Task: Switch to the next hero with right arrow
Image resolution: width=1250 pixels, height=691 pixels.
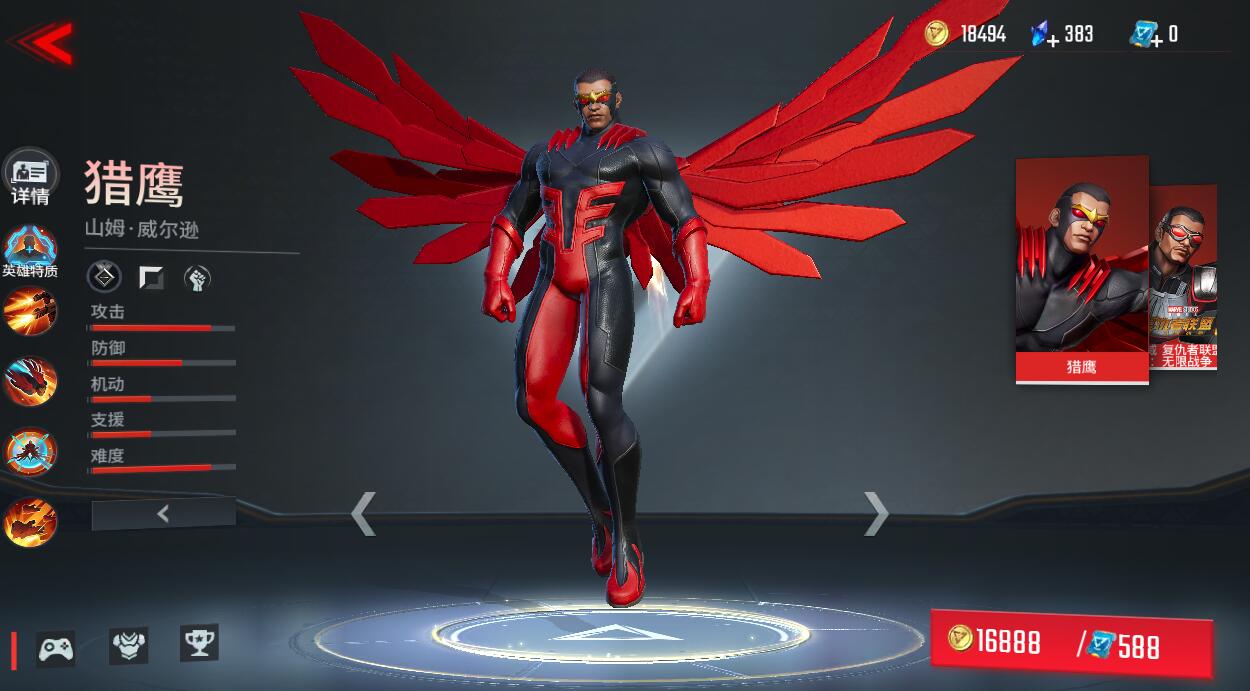Action: pos(876,514)
